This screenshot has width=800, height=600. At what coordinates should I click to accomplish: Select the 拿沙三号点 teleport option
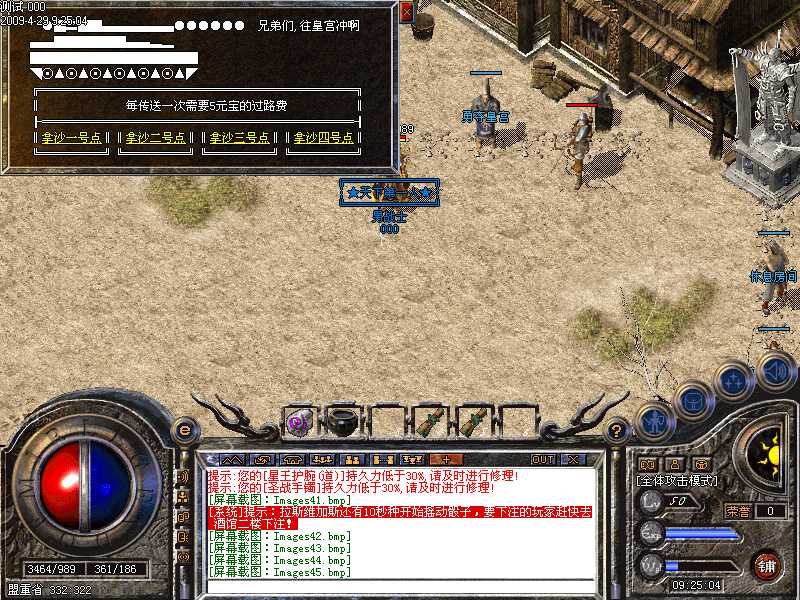tap(239, 138)
